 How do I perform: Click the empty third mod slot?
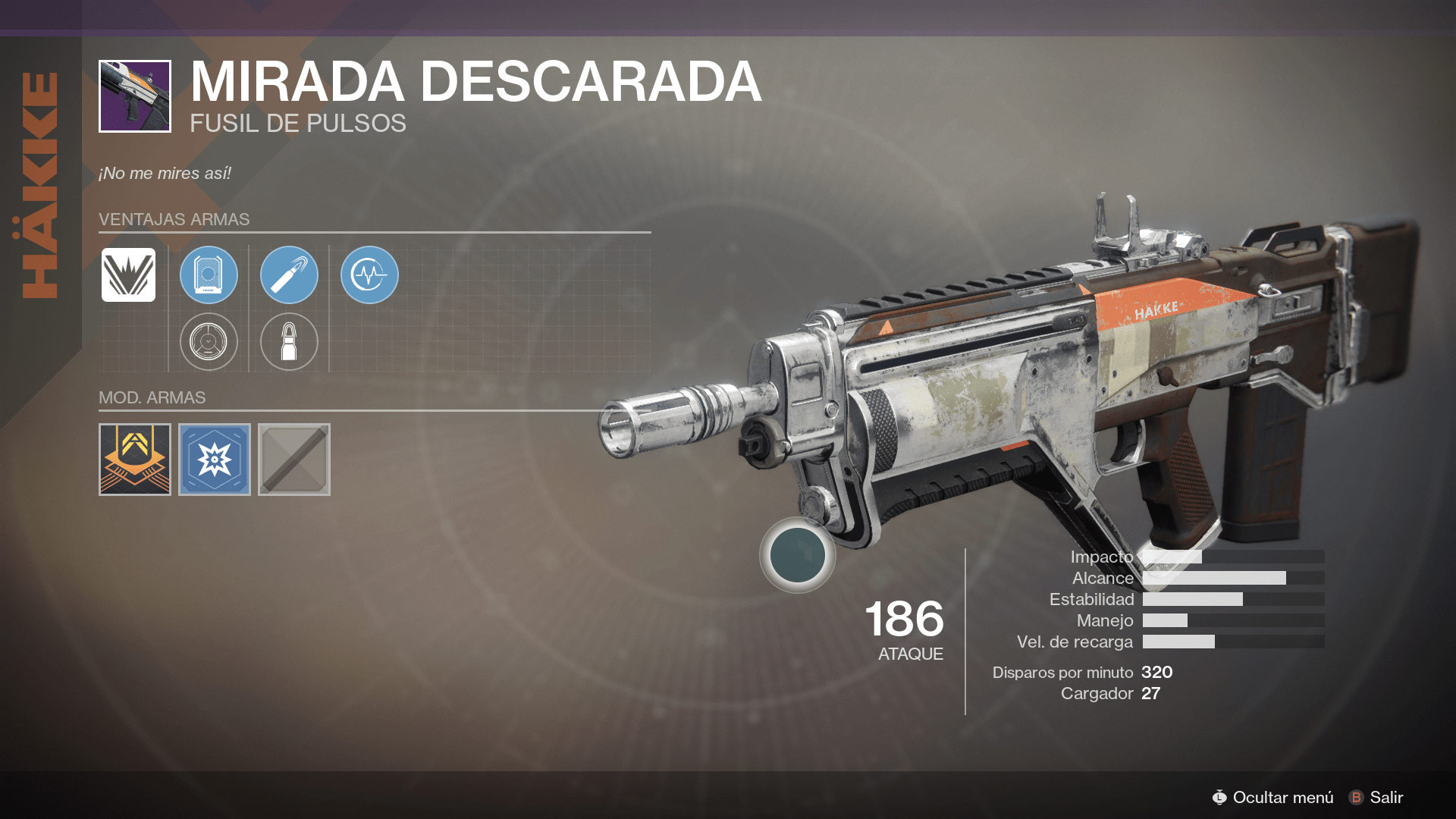[294, 459]
